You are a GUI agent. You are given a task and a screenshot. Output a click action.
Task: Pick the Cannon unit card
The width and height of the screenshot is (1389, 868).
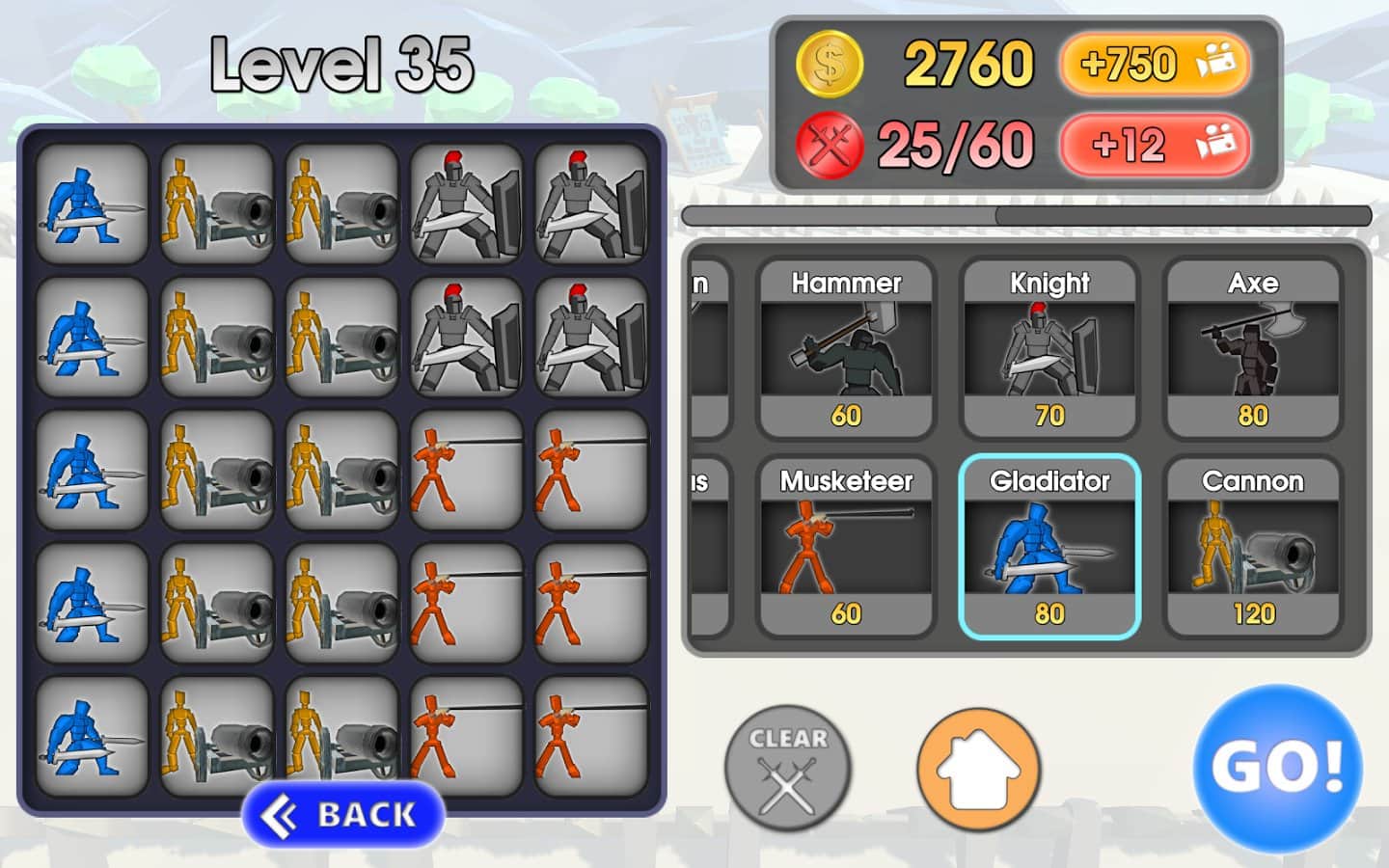[1252, 547]
